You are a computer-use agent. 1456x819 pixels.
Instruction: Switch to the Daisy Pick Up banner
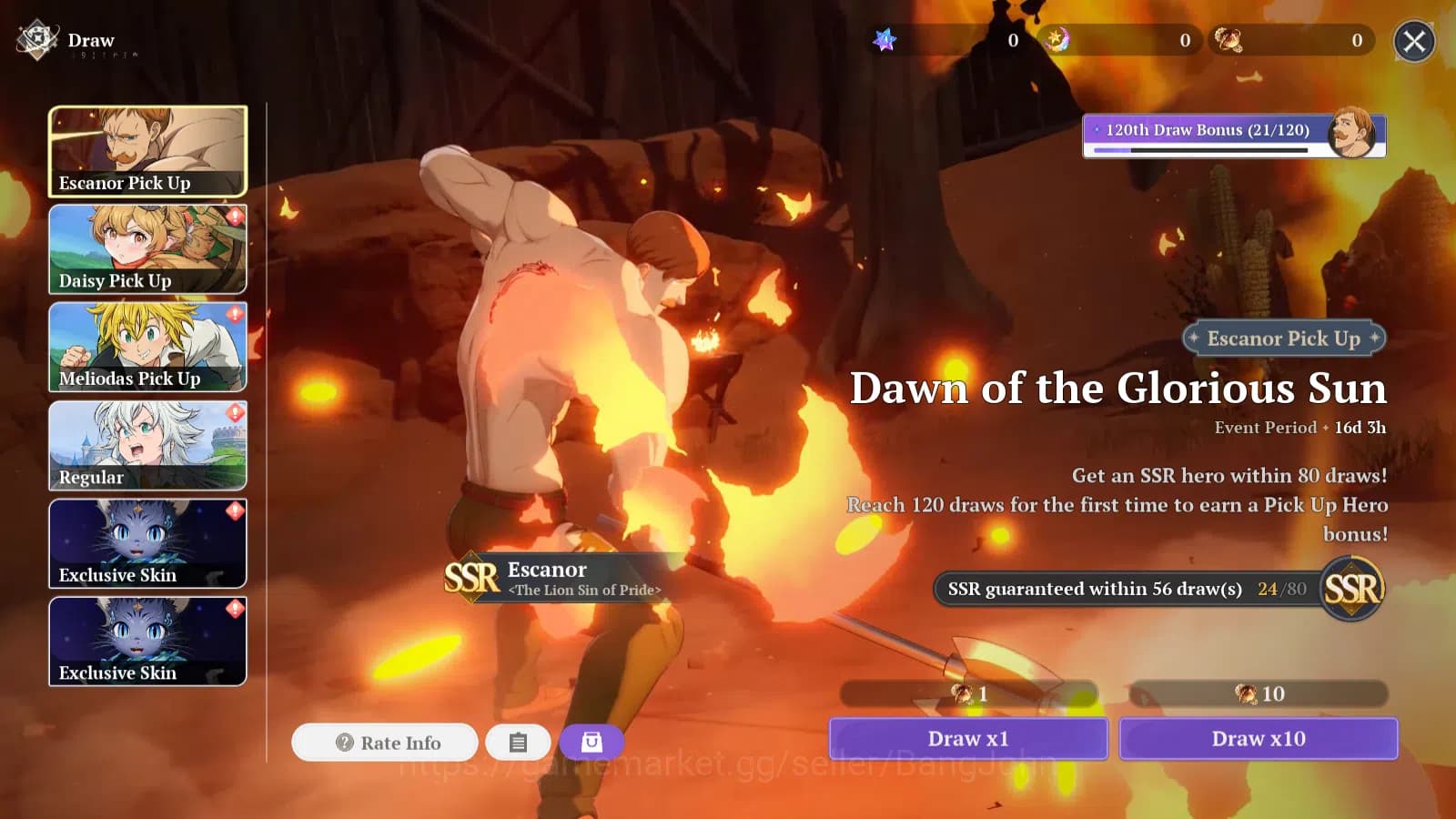(147, 249)
